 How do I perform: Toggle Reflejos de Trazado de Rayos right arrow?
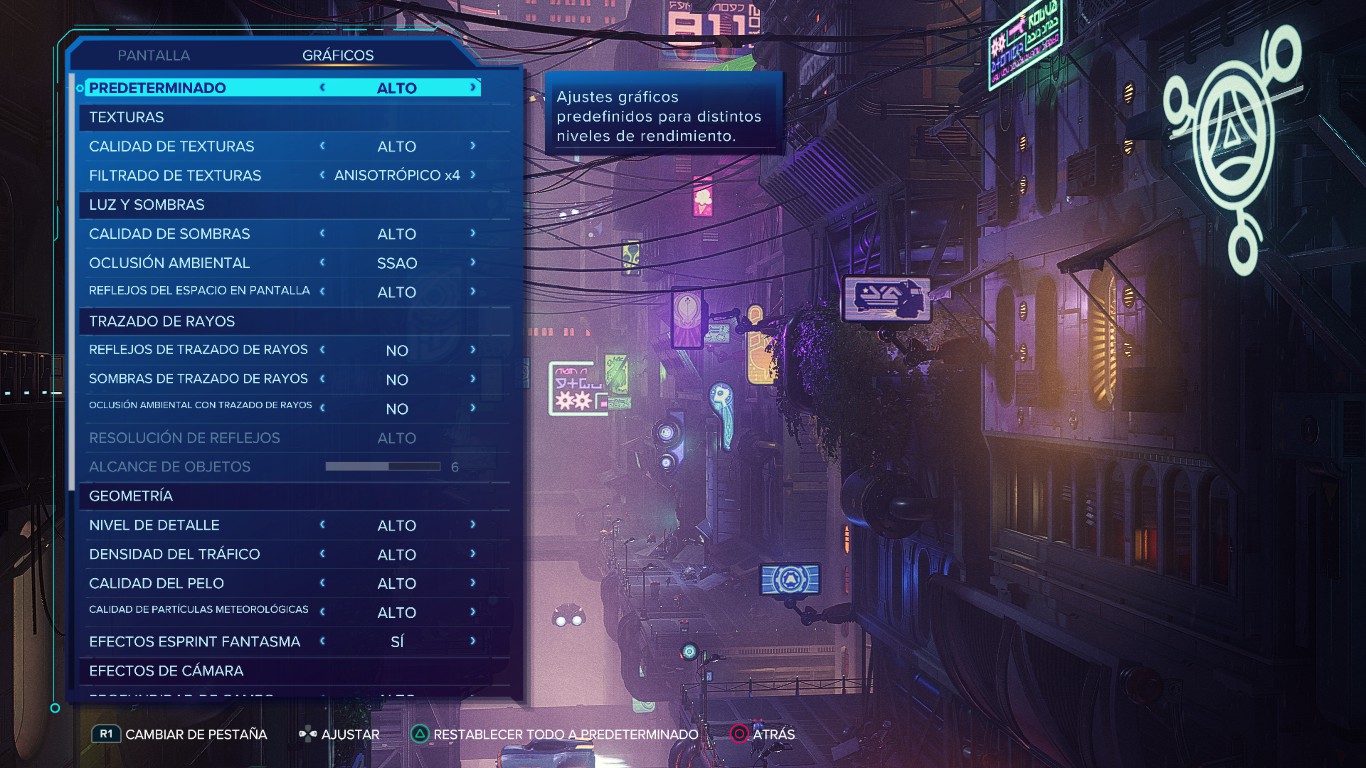473,350
